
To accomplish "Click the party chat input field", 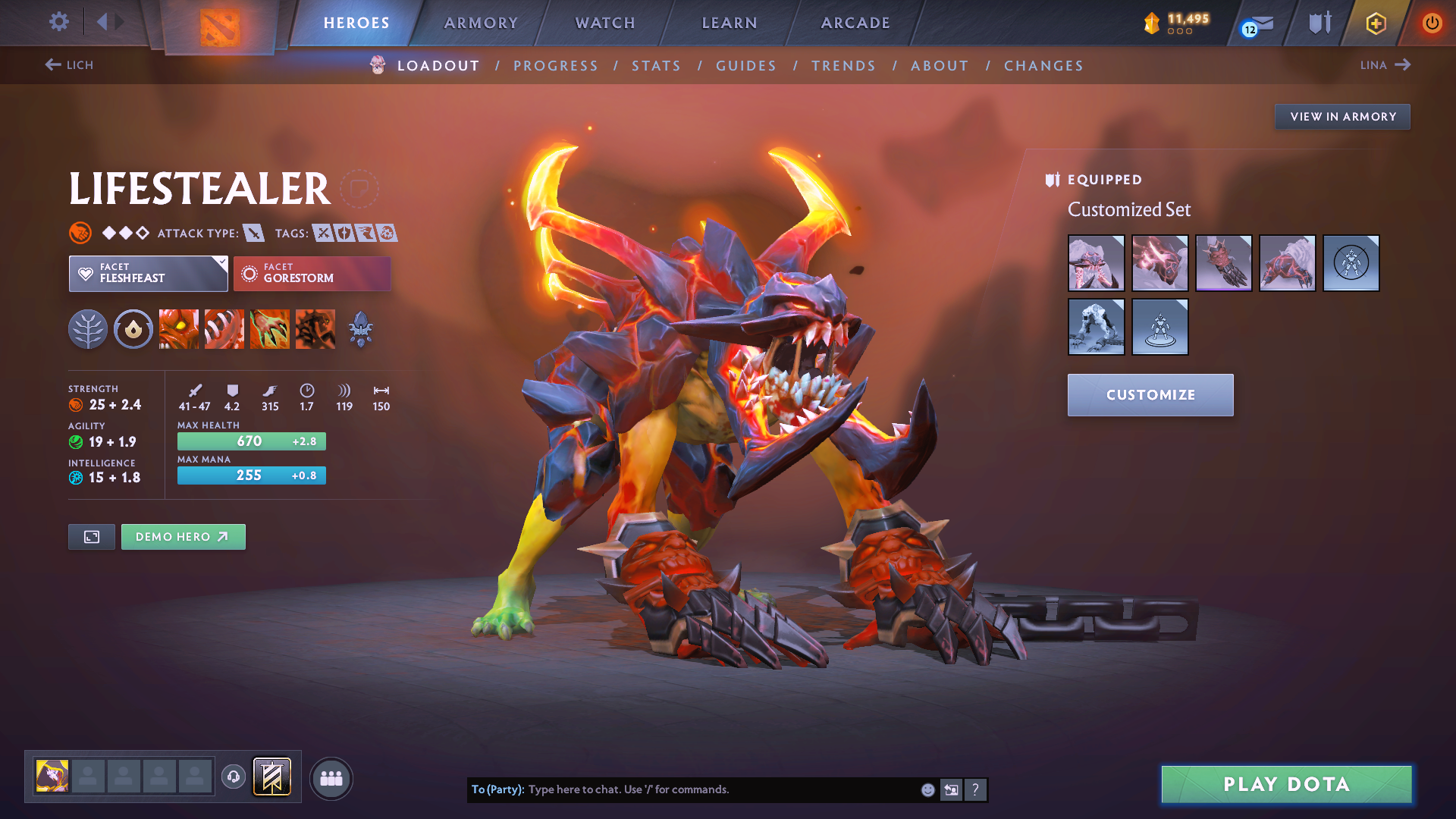I will point(720,789).
